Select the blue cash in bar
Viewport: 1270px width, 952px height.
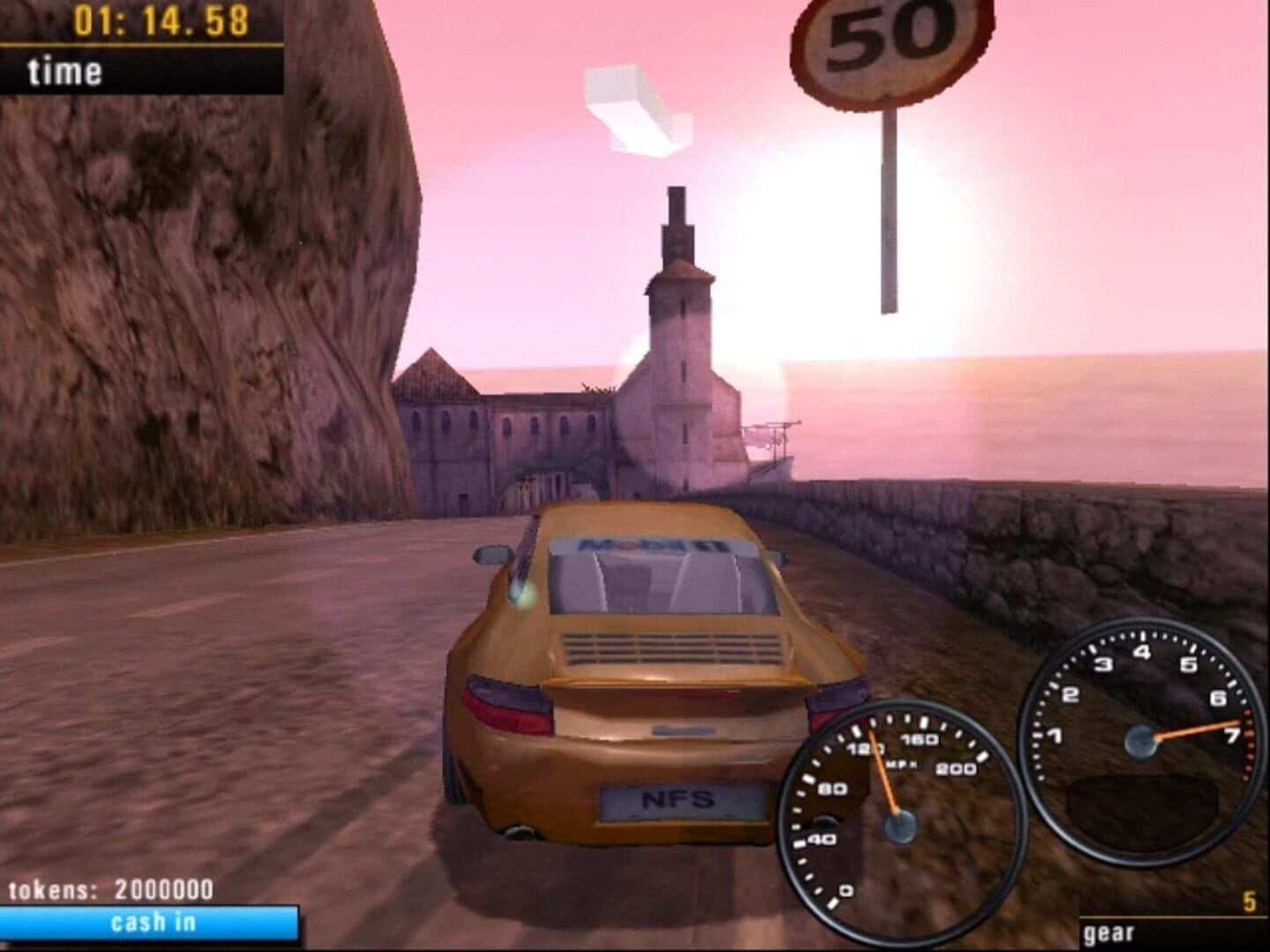click(150, 923)
